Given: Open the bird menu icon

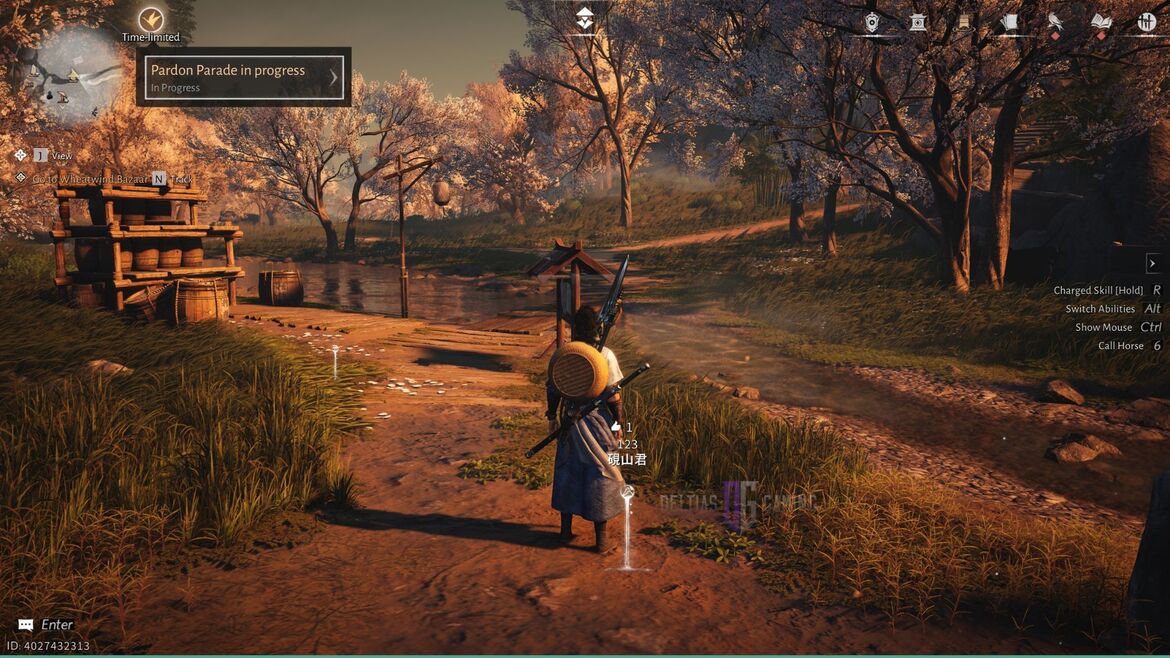Looking at the screenshot, I should (1055, 22).
